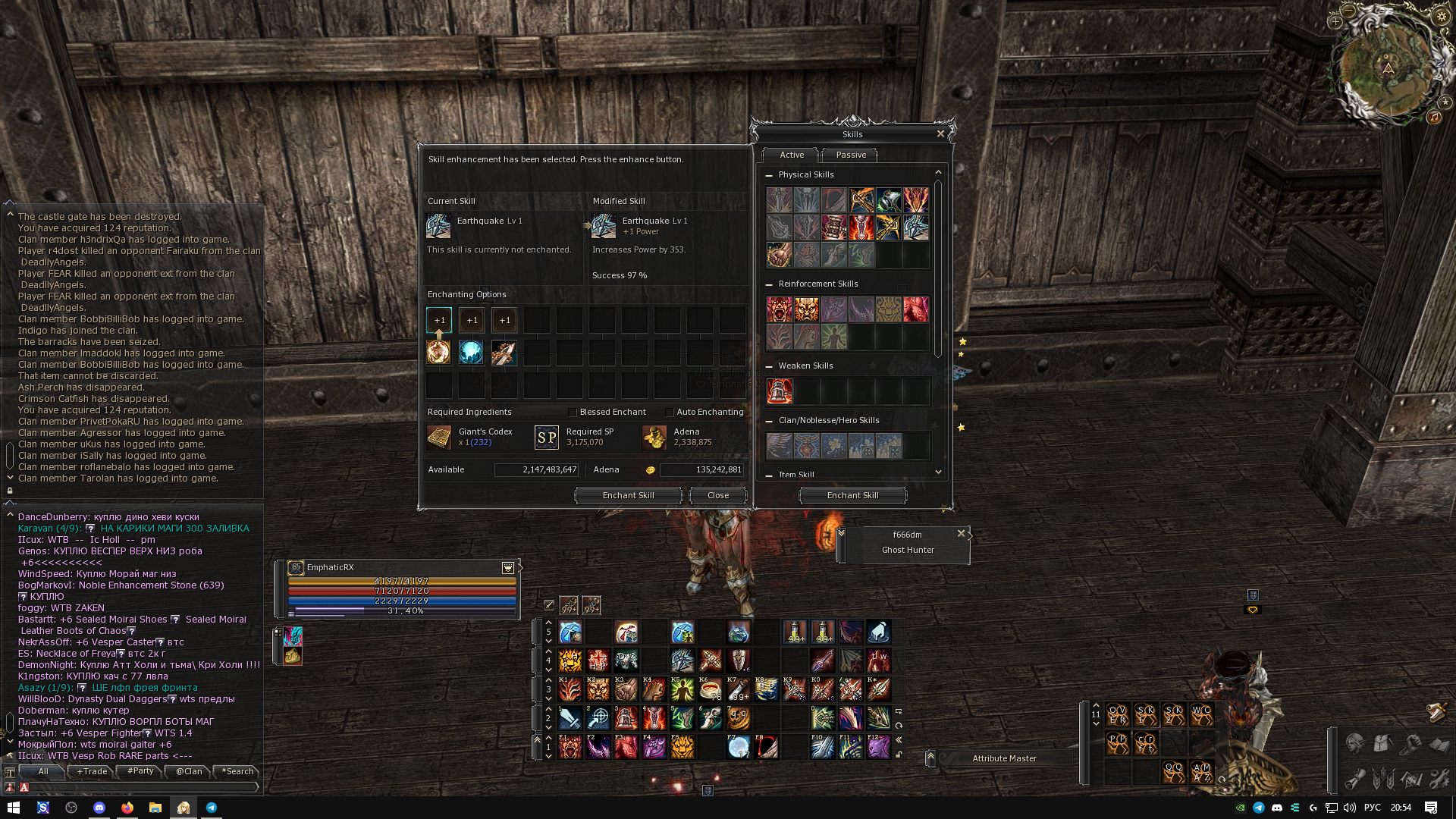Close the f666dm target window

click(x=961, y=533)
